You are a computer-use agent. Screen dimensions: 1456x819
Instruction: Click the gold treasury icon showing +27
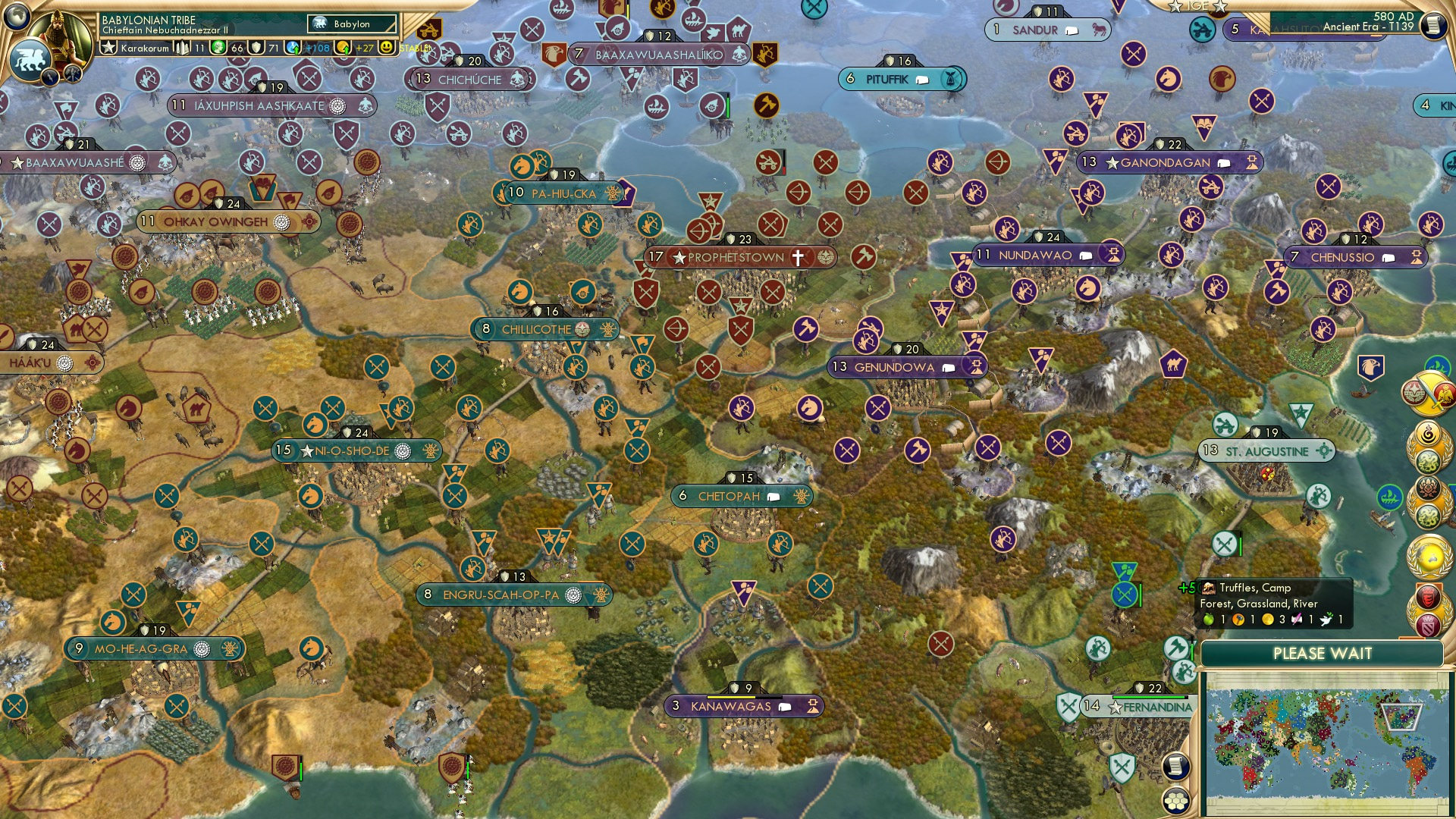(x=344, y=47)
